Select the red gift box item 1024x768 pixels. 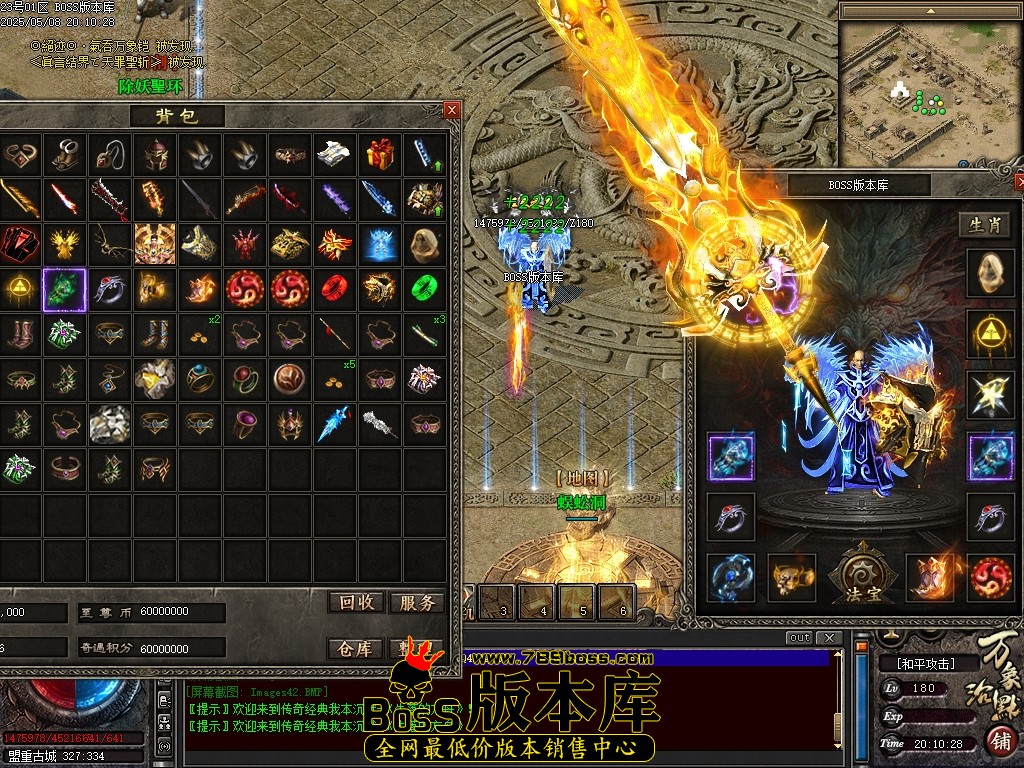(x=379, y=153)
